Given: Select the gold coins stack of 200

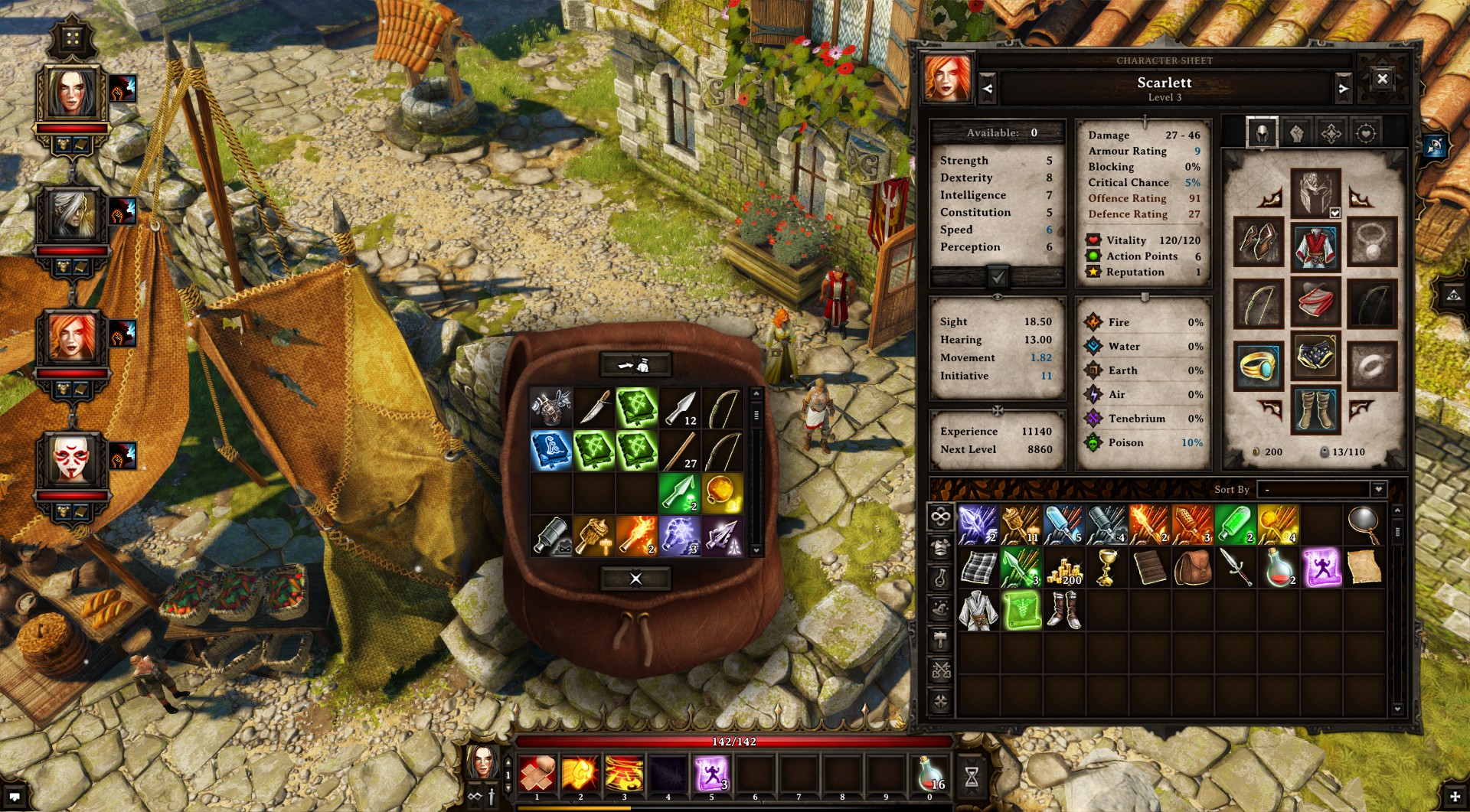Looking at the screenshot, I should coord(1064,569).
